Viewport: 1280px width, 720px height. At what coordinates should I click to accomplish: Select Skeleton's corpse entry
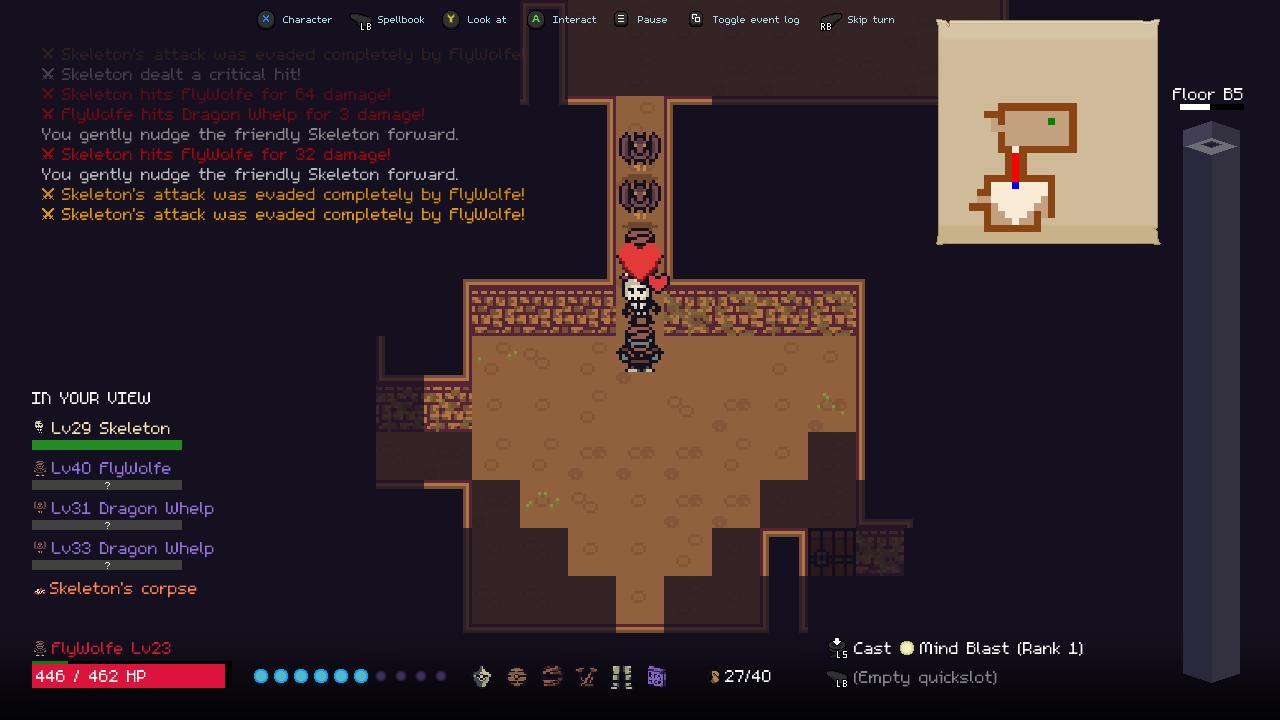(122, 589)
